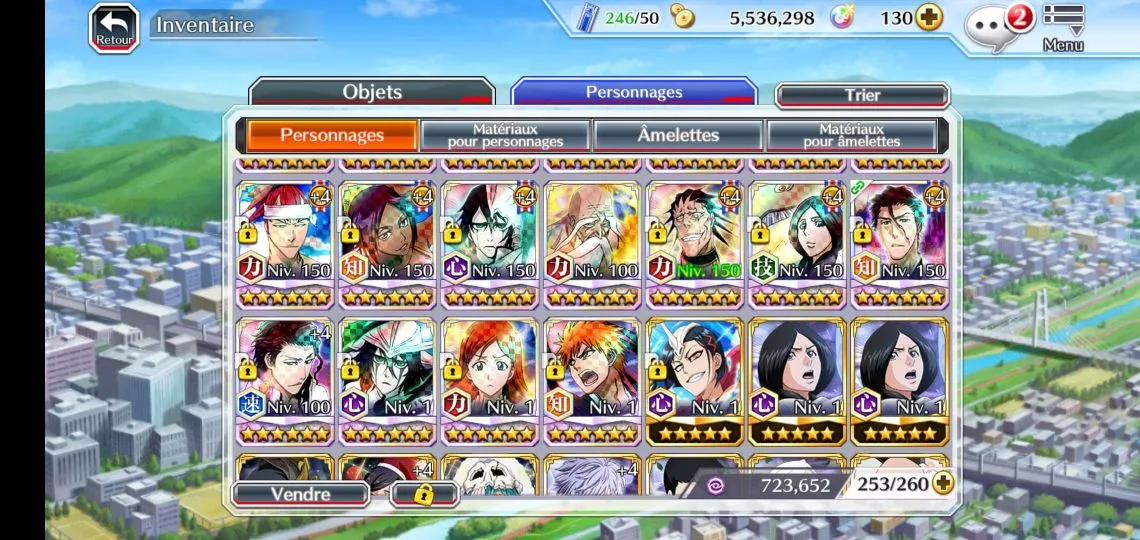
Task: Show the Matériaux pour âmelettes sub-tab
Action: point(851,135)
